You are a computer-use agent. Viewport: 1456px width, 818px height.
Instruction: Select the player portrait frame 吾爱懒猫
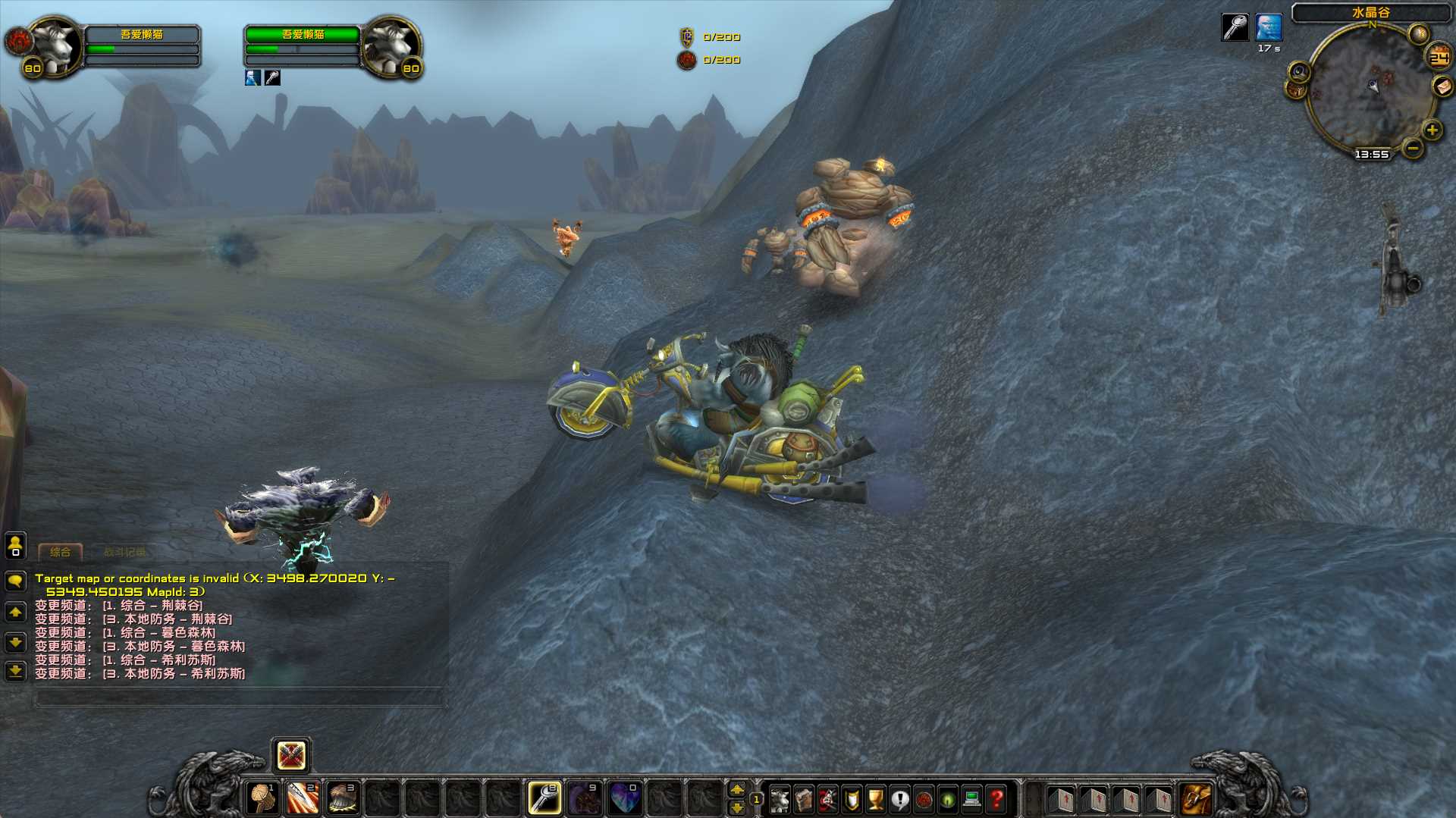pos(55,46)
